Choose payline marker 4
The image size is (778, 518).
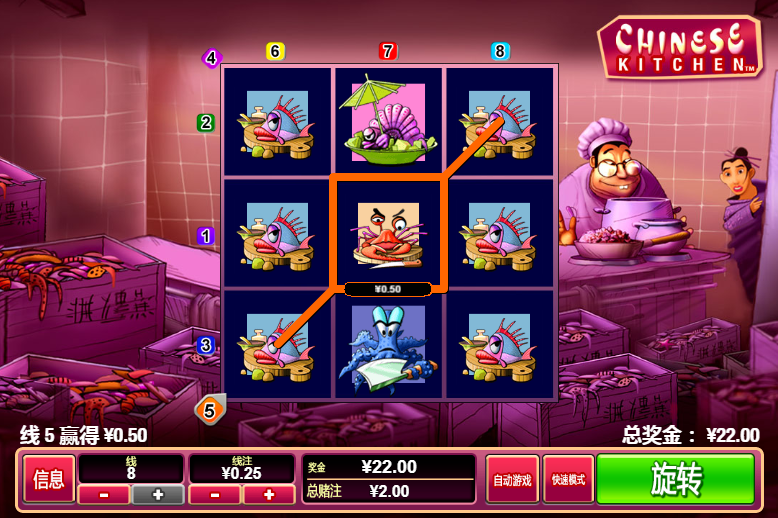pos(211,58)
